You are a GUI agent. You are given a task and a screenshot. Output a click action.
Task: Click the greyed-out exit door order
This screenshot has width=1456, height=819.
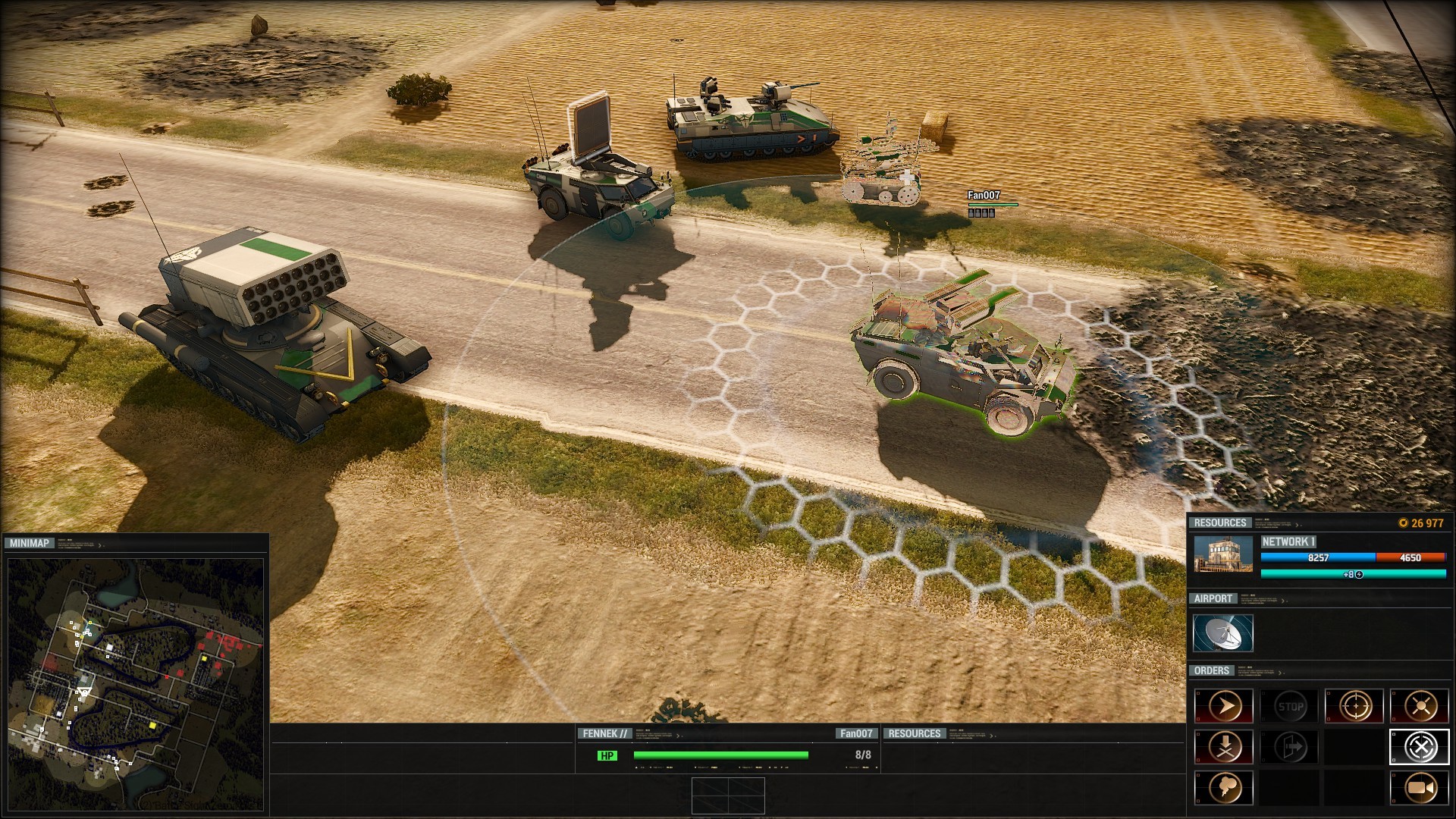point(1290,748)
